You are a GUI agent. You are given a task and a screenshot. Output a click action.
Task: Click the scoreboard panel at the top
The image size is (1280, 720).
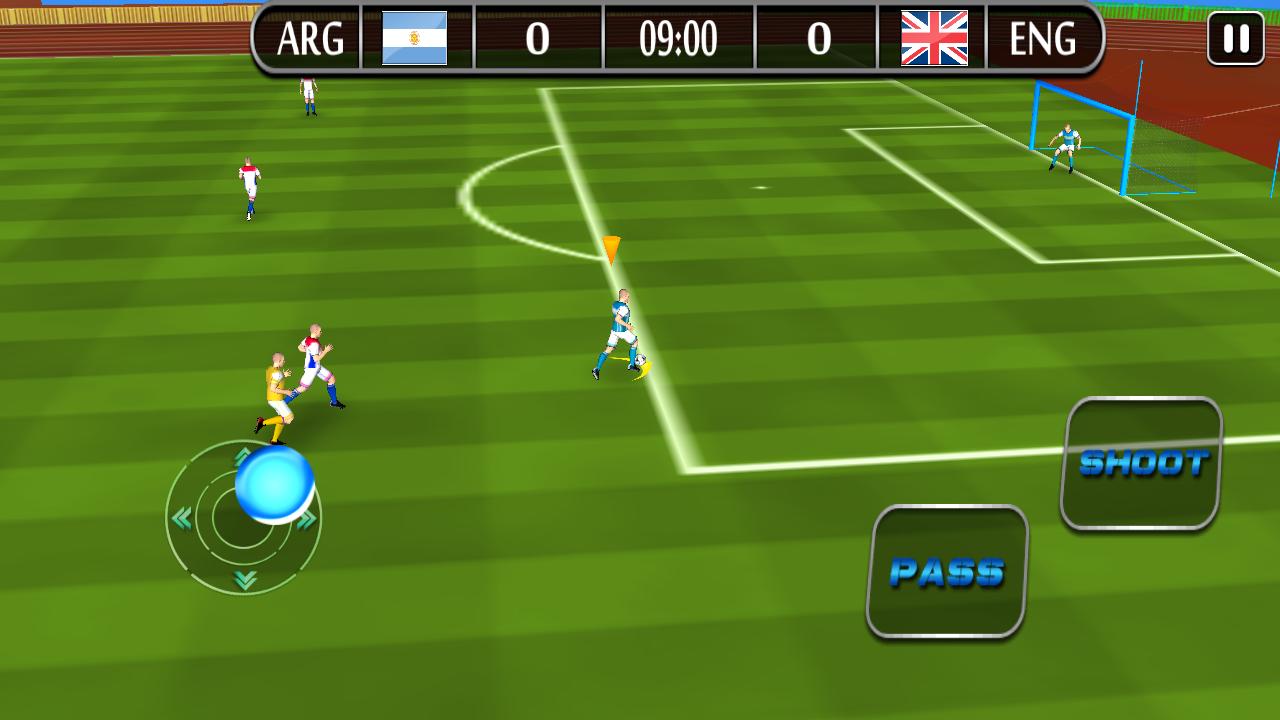tap(678, 40)
